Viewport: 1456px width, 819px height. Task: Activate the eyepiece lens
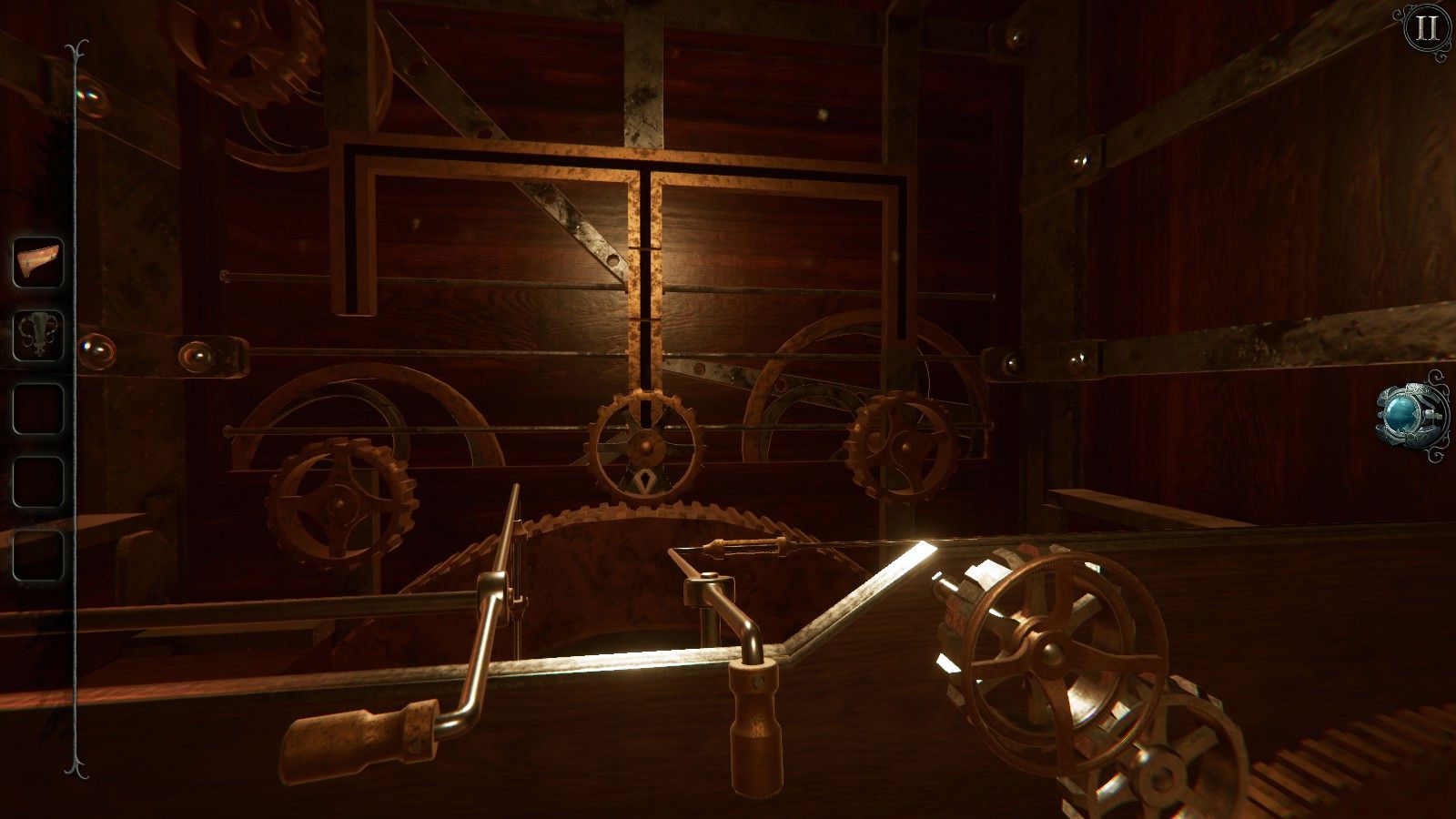1402,415
